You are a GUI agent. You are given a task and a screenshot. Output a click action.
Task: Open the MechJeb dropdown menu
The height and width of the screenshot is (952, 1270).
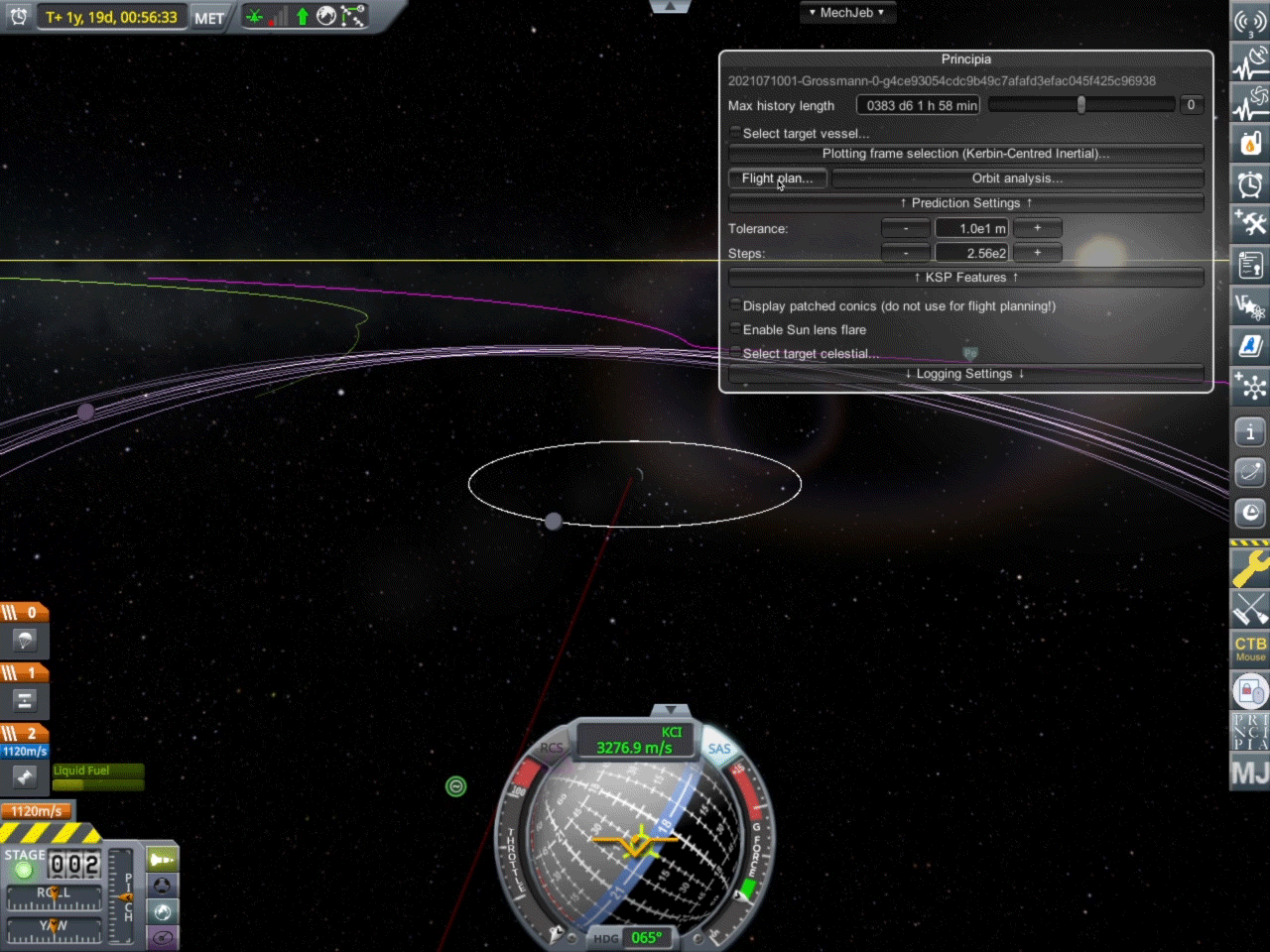pyautogui.click(x=846, y=13)
